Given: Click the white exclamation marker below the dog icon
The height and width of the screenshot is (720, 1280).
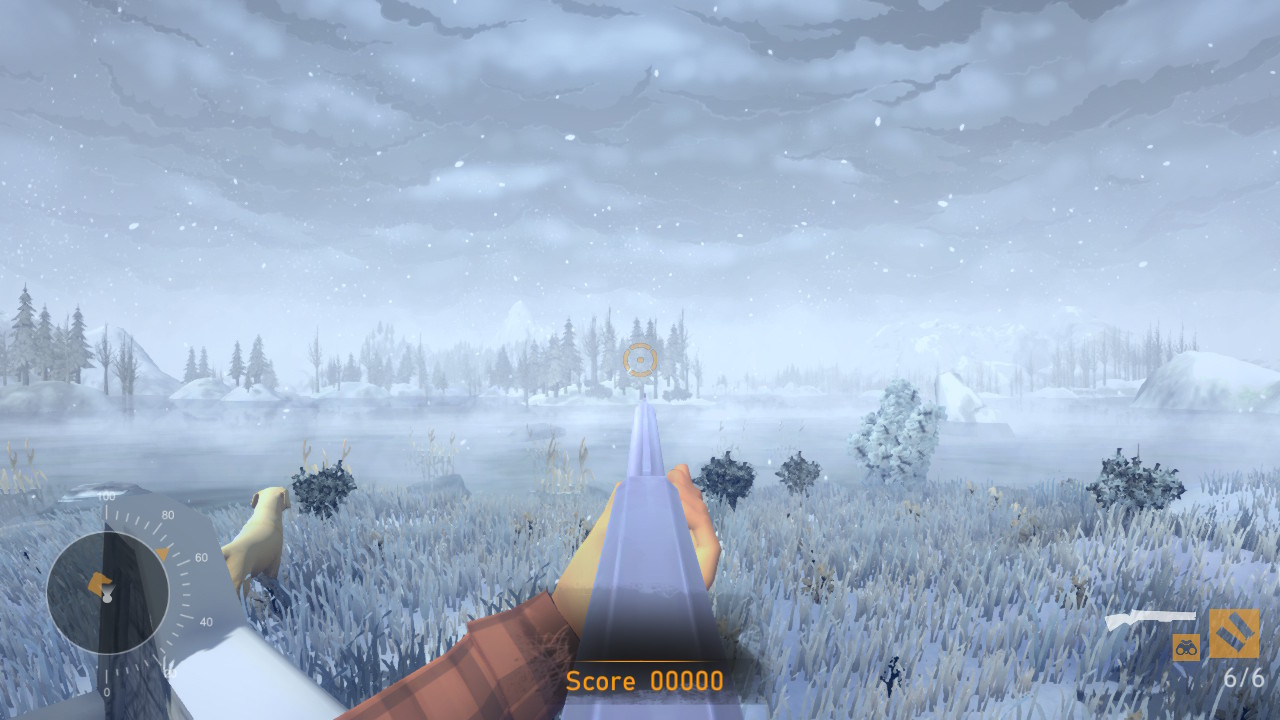Looking at the screenshot, I should pyautogui.click(x=108, y=598).
